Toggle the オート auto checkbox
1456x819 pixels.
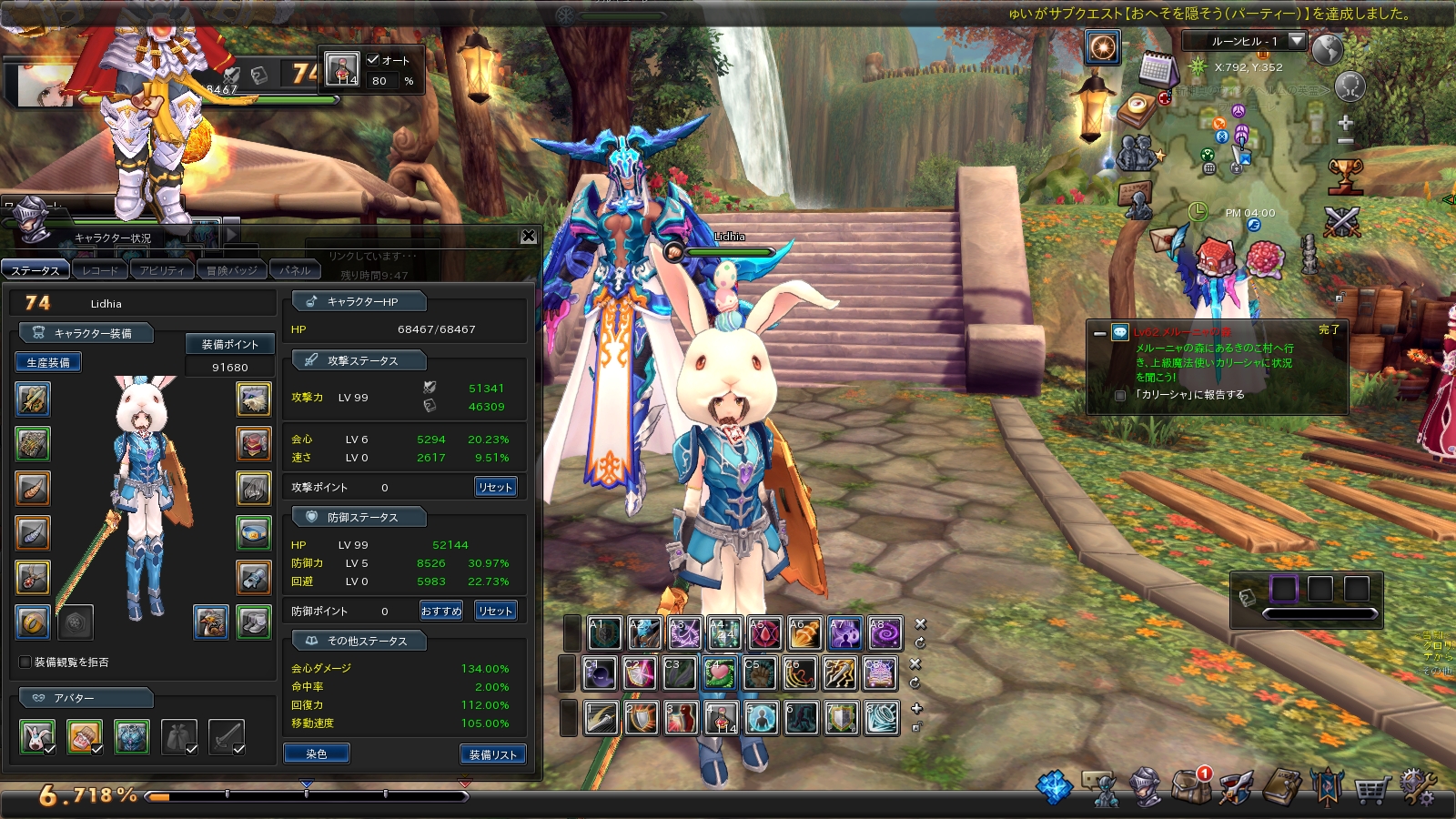tap(373, 60)
